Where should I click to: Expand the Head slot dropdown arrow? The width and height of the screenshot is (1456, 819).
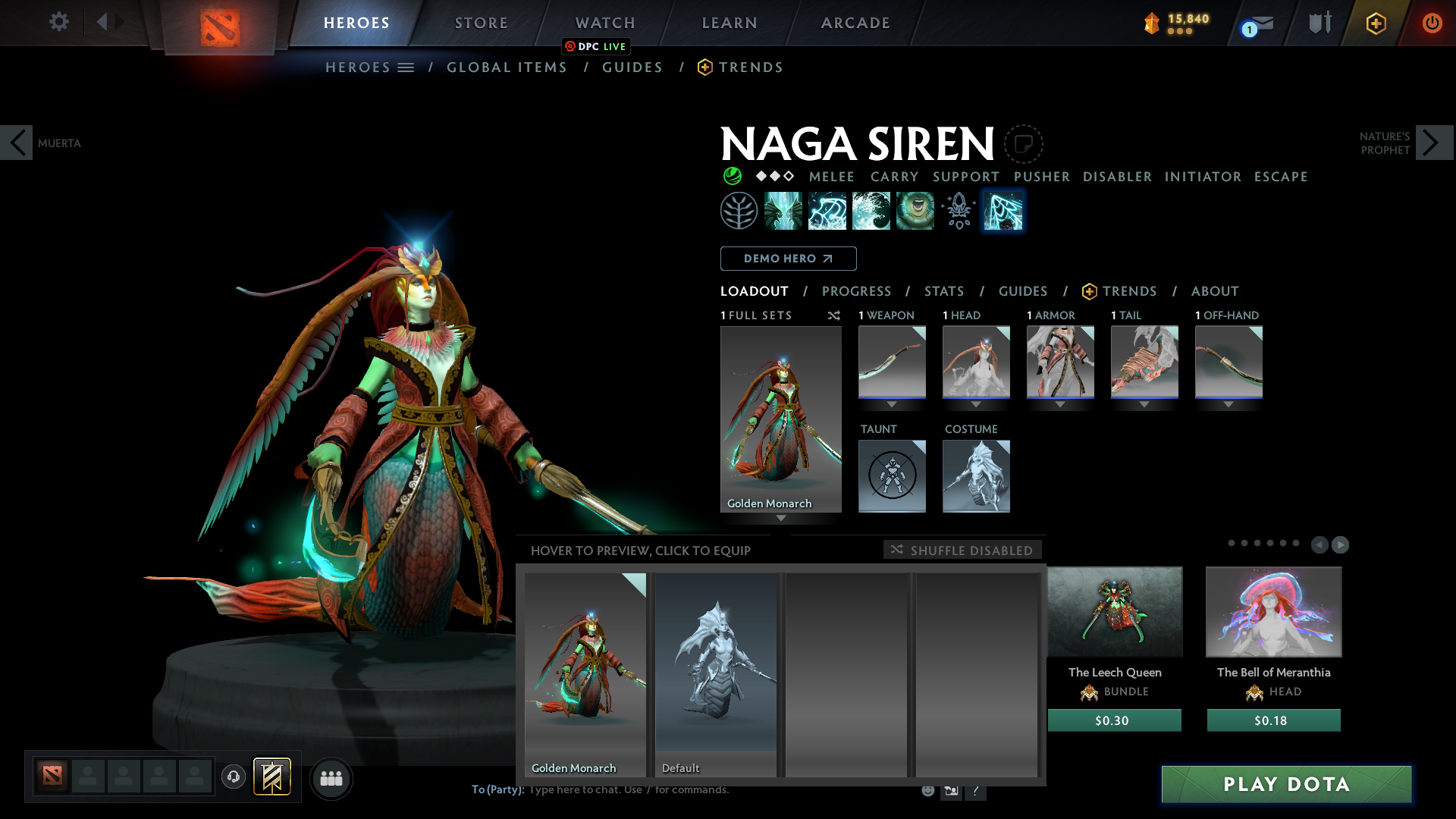pyautogui.click(x=976, y=404)
